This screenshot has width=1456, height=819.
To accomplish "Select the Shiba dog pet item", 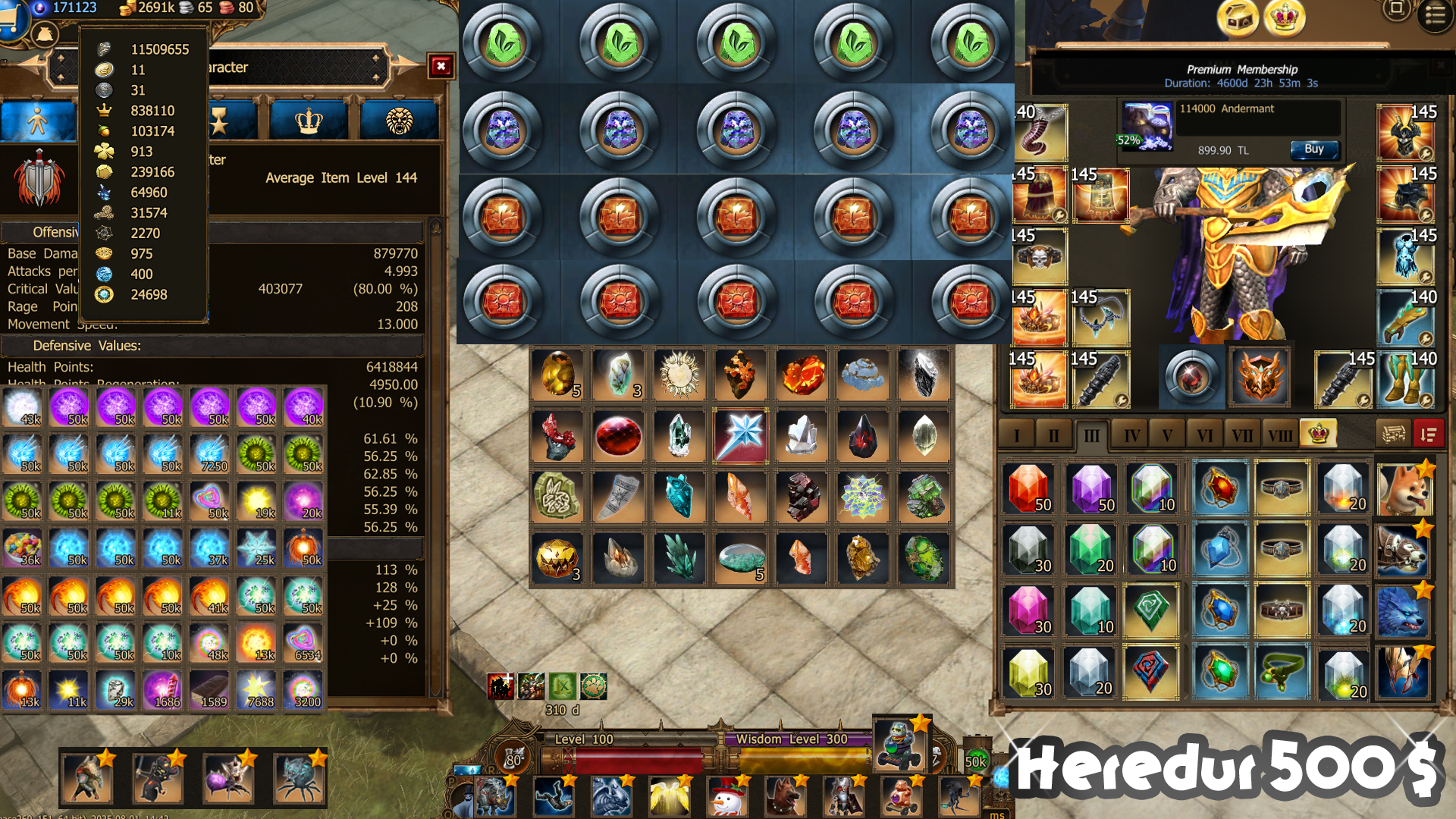I will coord(1404,489).
